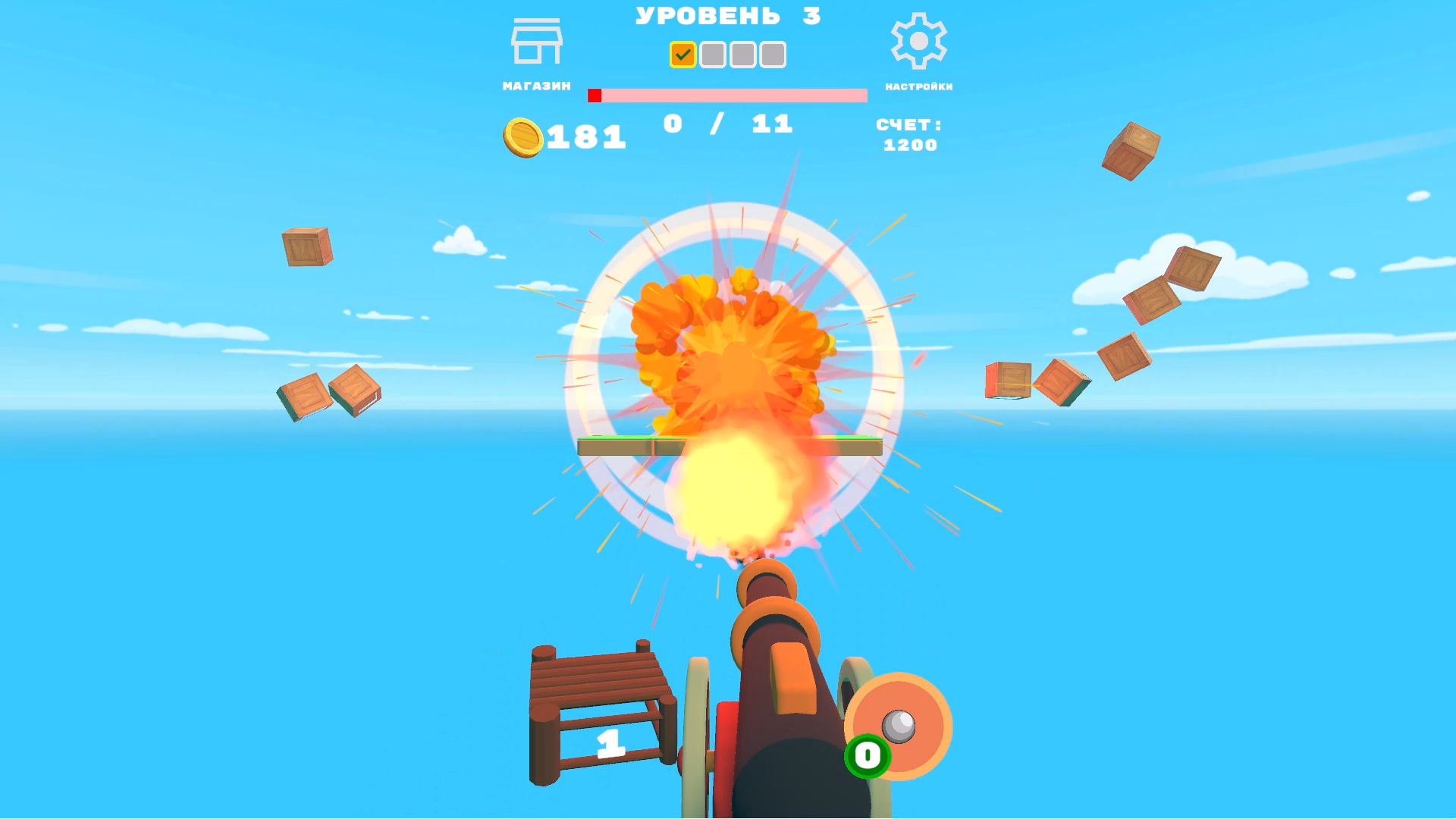Click the НАСТРОЙКИ text label
This screenshot has width=1456, height=819.
point(918,86)
